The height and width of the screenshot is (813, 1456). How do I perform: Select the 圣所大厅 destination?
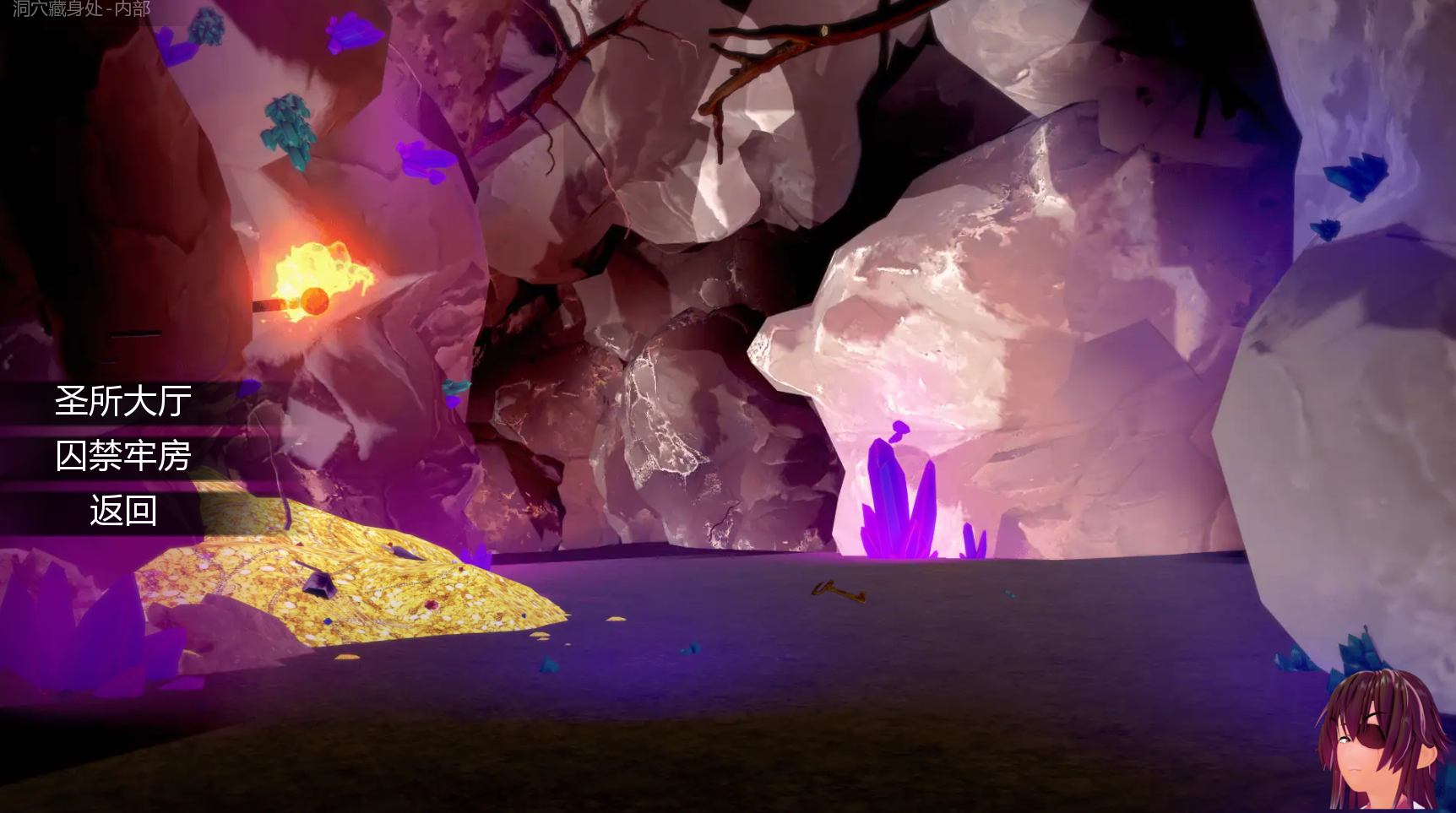[x=123, y=402]
